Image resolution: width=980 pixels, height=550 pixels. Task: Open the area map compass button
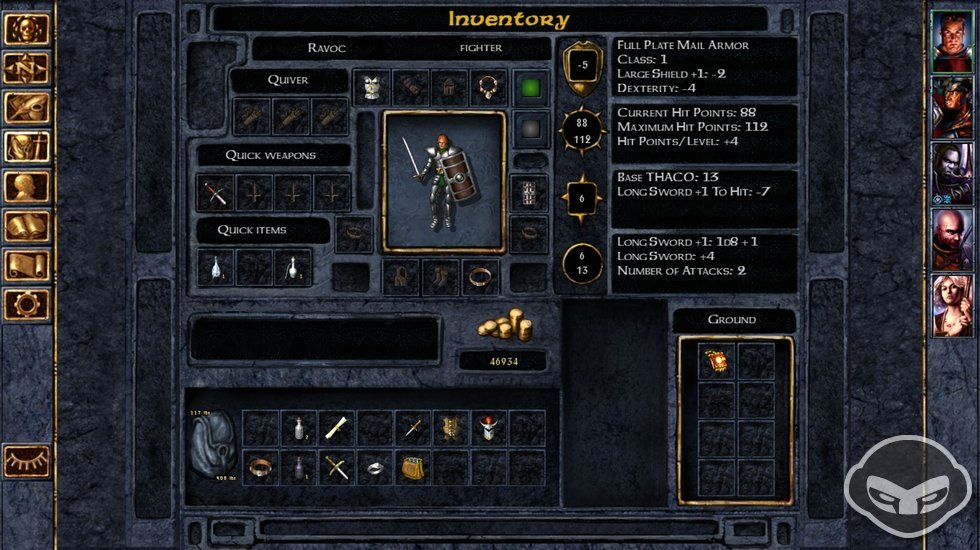tap(26, 67)
